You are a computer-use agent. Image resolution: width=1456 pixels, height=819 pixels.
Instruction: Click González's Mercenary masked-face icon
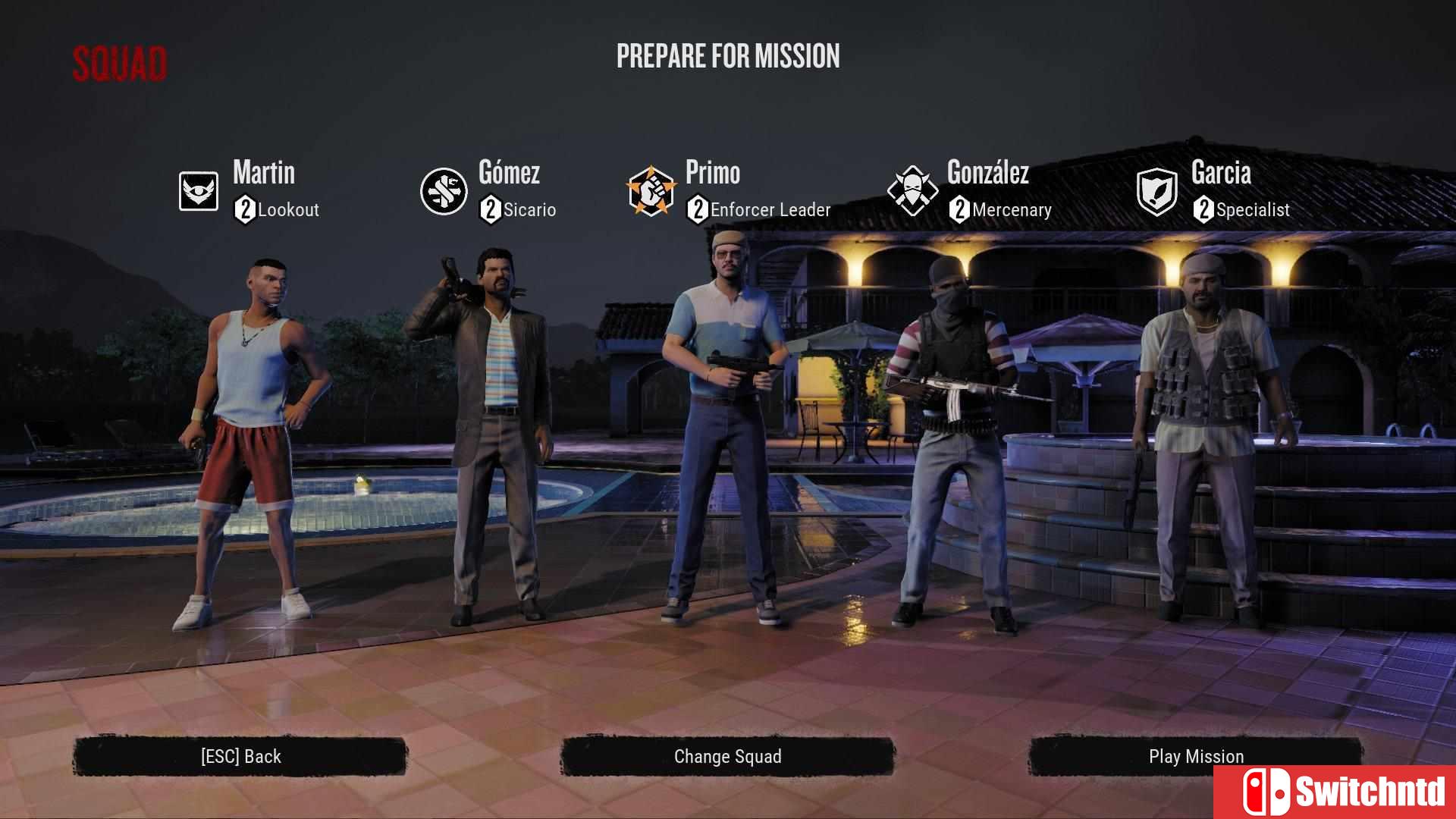[x=914, y=191]
